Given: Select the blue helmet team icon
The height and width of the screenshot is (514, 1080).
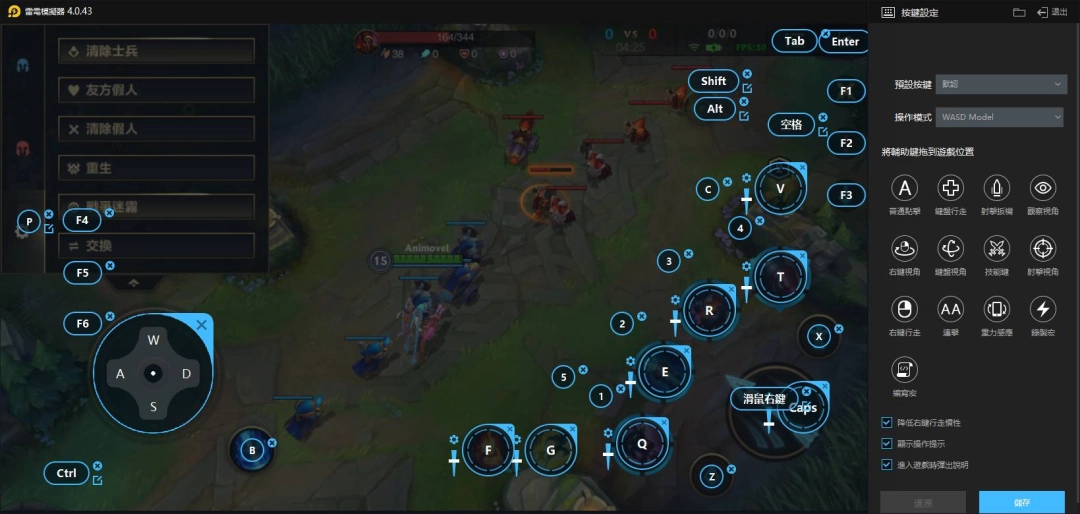Looking at the screenshot, I should tap(22, 65).
